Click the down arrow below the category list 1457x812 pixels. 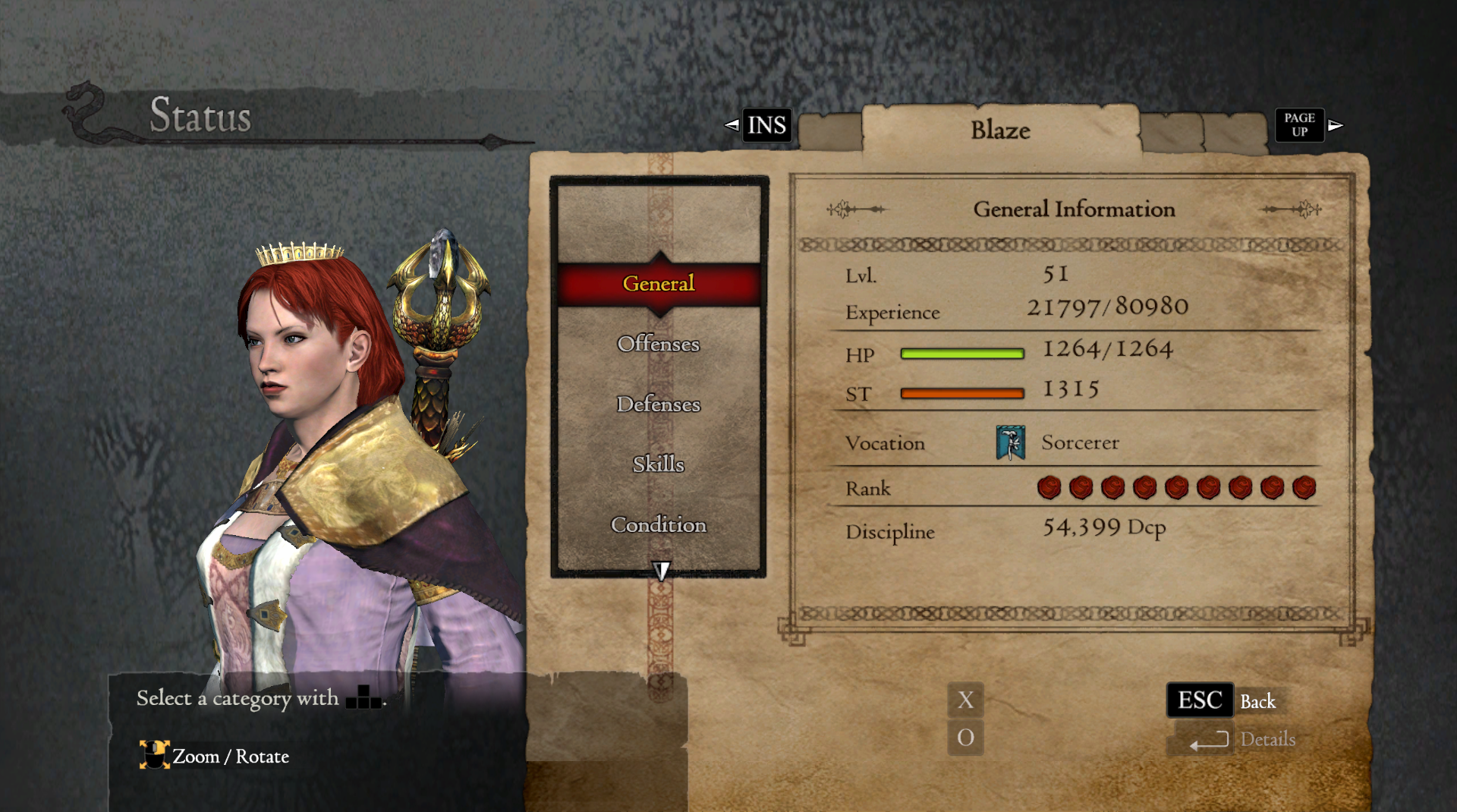click(661, 571)
